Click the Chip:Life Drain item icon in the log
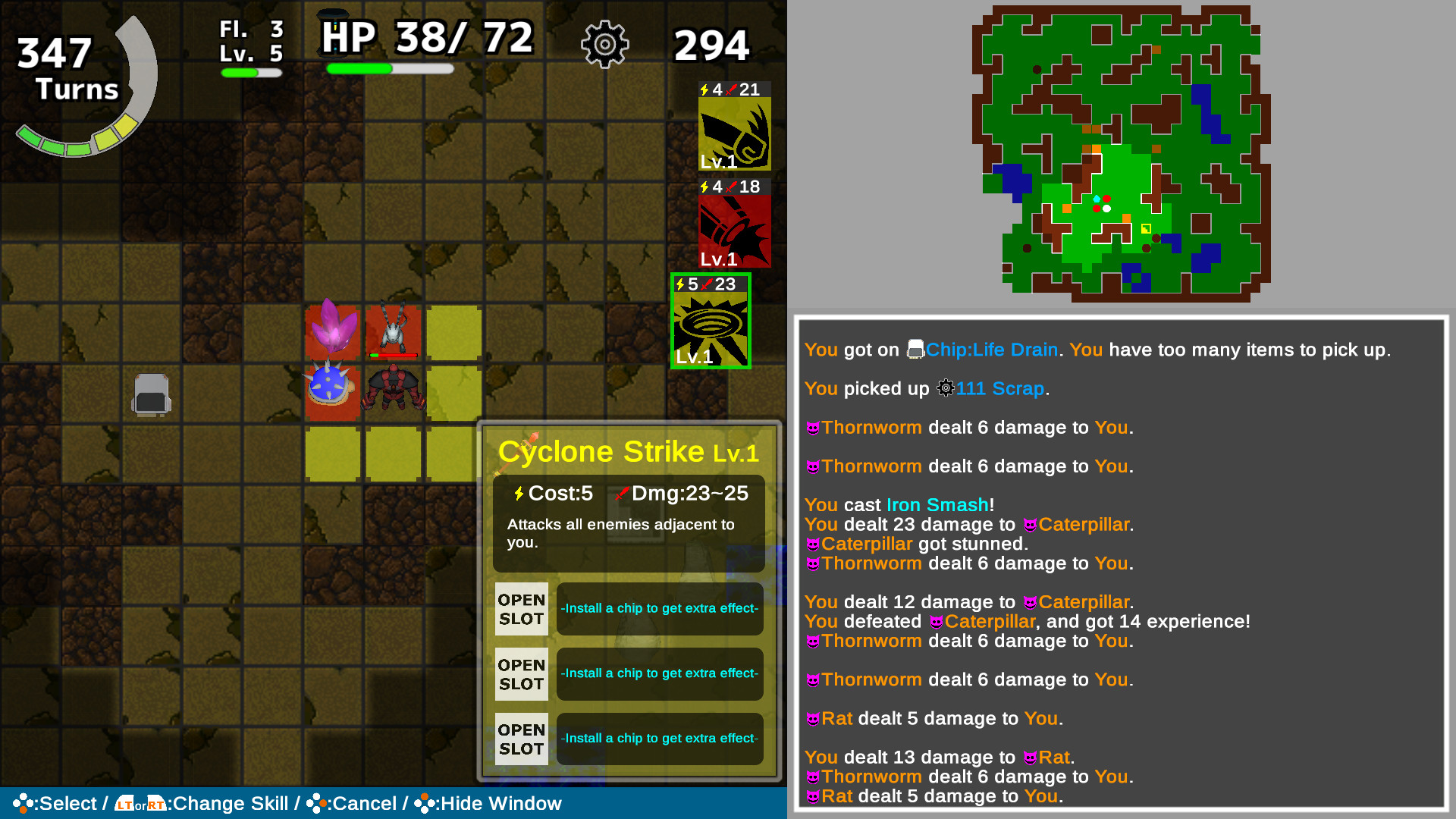The image size is (1456, 819). click(x=915, y=350)
